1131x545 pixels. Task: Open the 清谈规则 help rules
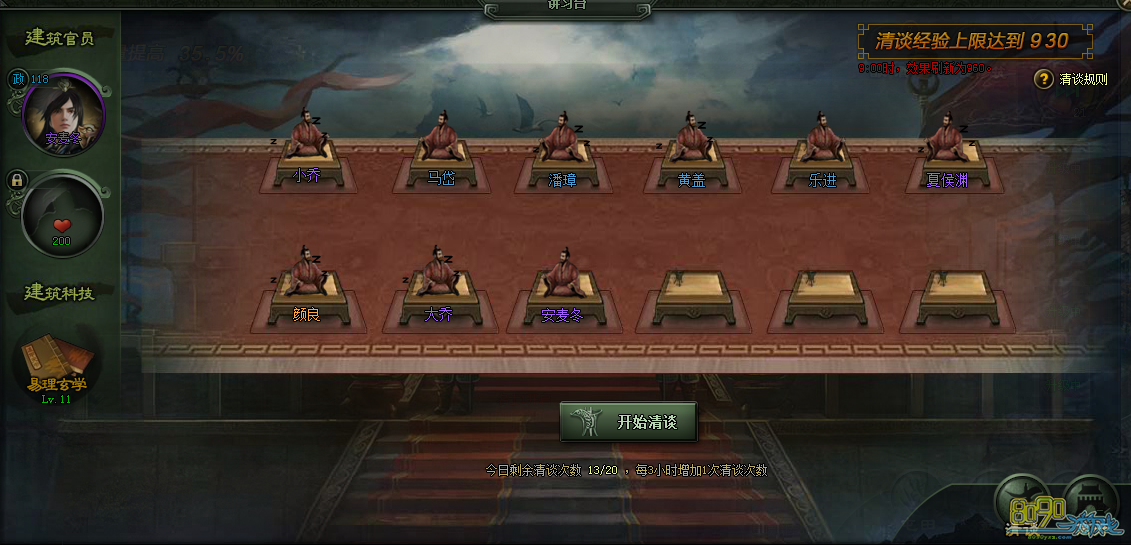(x=1072, y=79)
